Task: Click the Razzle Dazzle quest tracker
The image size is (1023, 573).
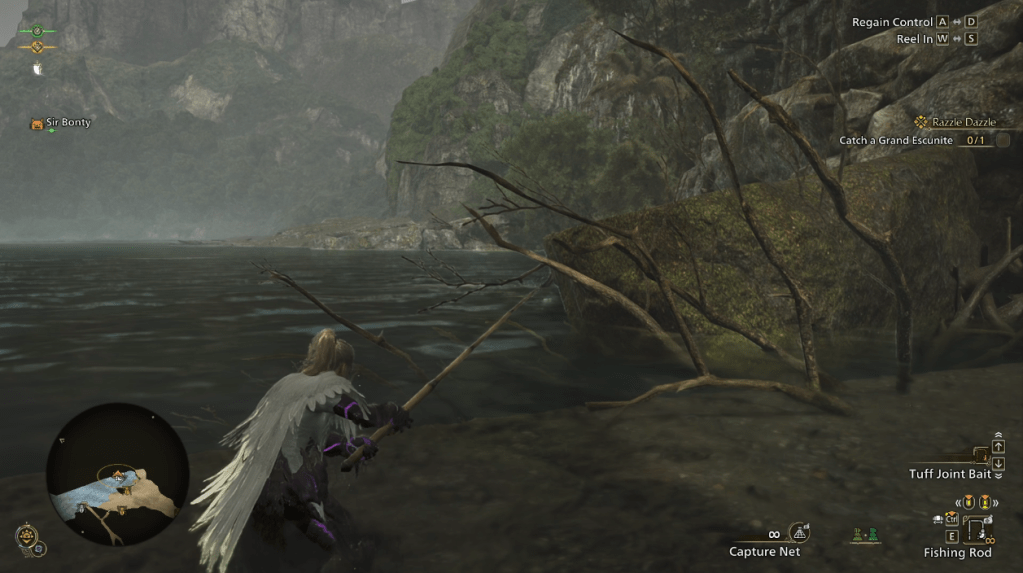Action: [956, 122]
